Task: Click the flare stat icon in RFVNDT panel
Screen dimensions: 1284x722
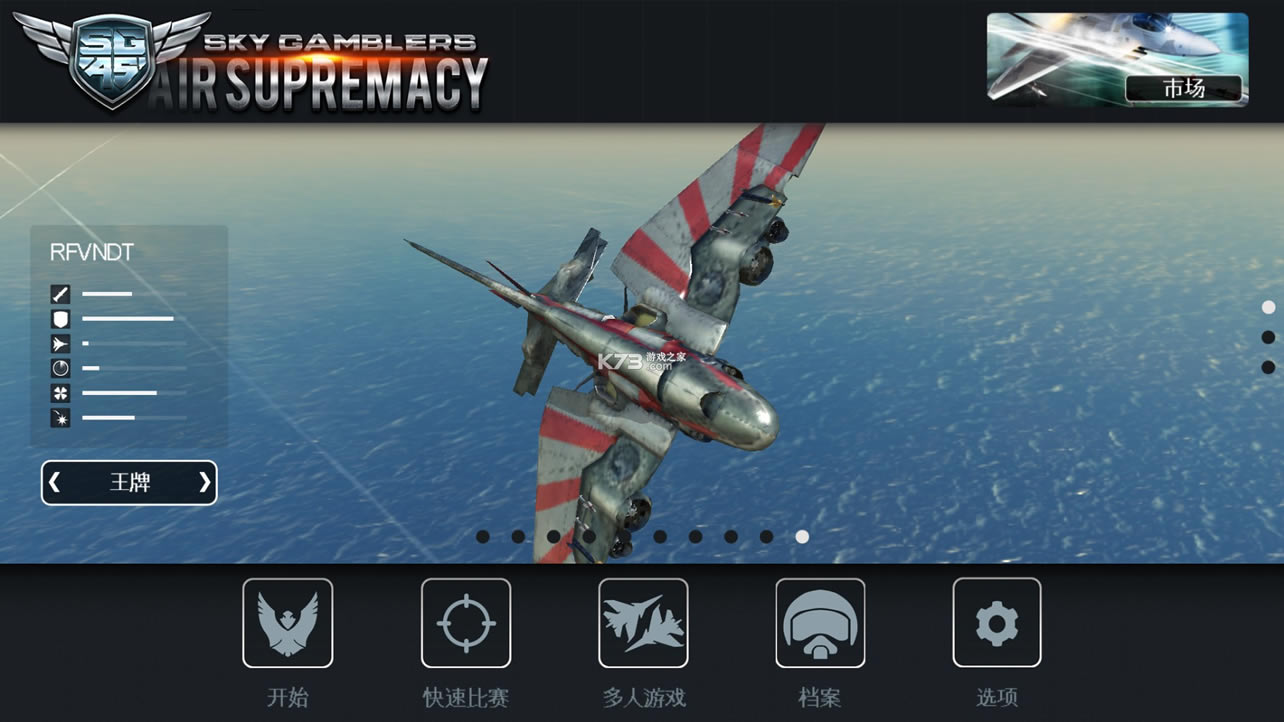Action: (x=60, y=418)
